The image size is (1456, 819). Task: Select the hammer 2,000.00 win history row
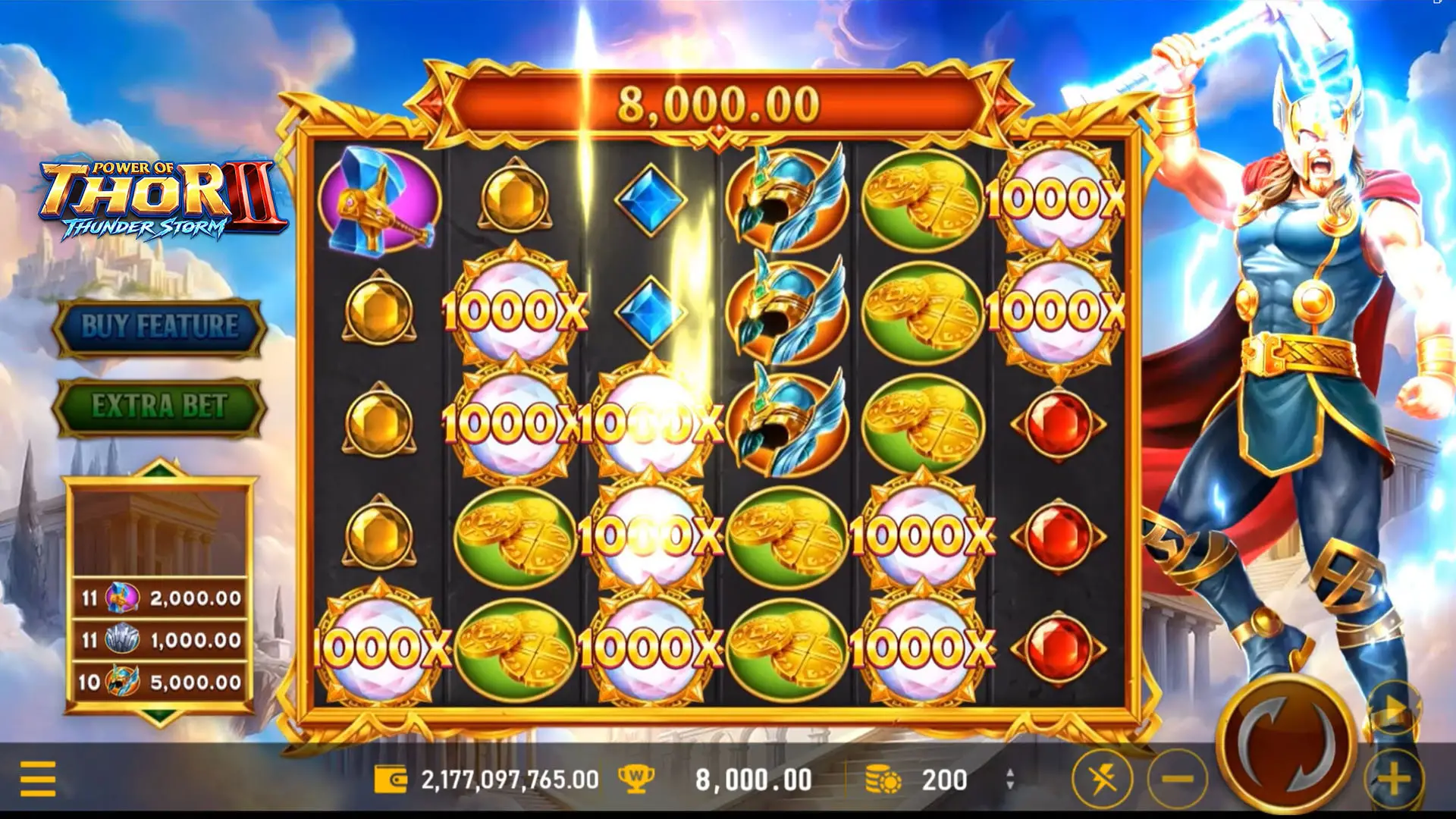[160, 598]
